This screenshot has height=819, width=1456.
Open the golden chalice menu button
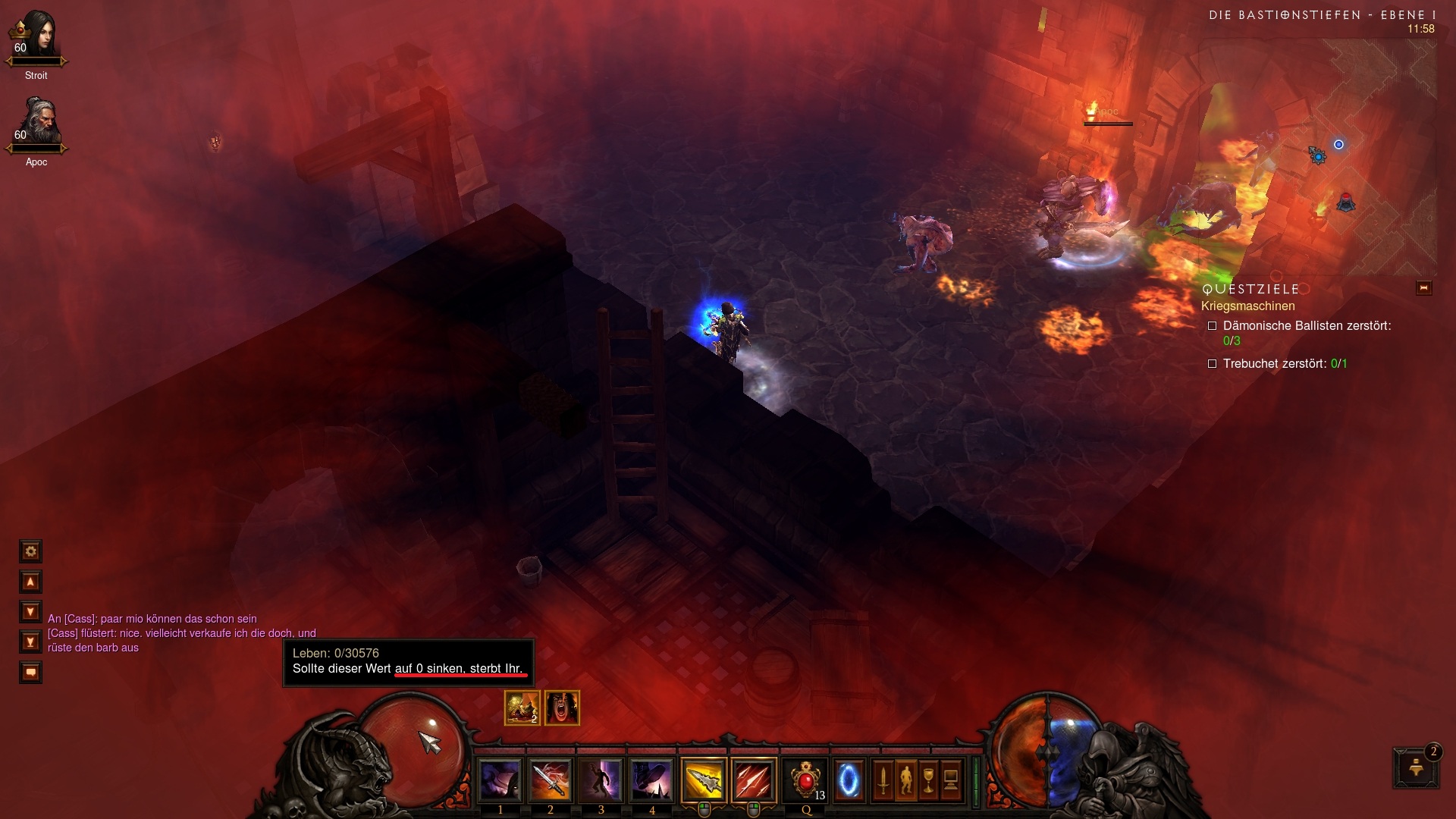pyautogui.click(x=928, y=780)
